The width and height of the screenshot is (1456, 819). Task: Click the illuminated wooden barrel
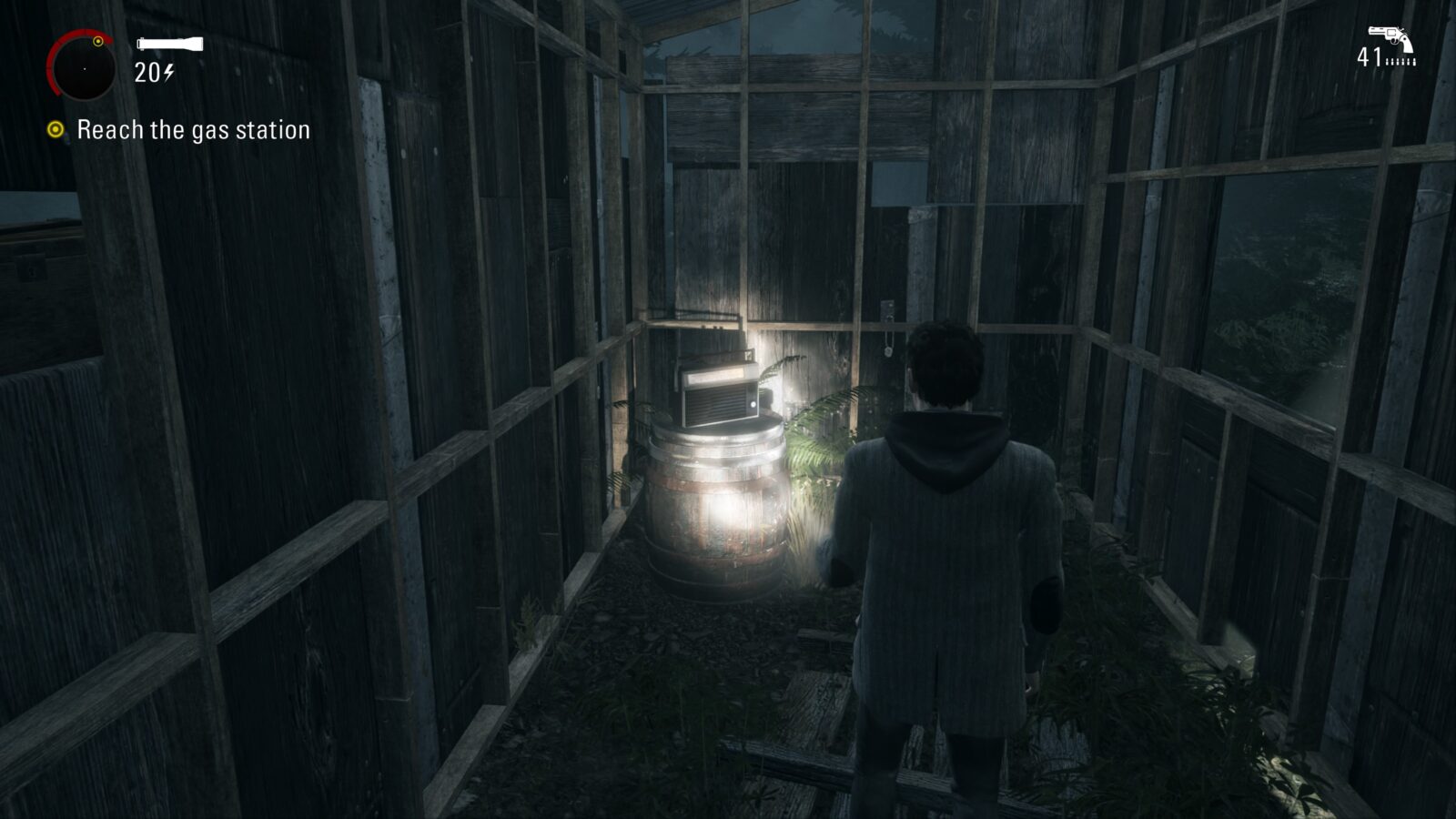coord(719,519)
